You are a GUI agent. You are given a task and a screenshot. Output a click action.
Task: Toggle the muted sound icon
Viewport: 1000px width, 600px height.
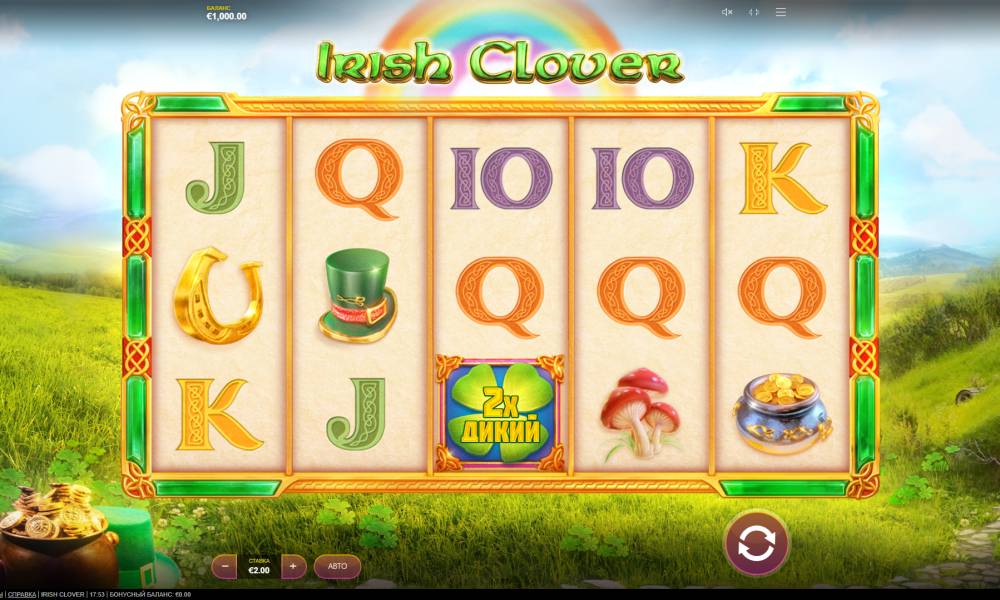pyautogui.click(x=727, y=12)
